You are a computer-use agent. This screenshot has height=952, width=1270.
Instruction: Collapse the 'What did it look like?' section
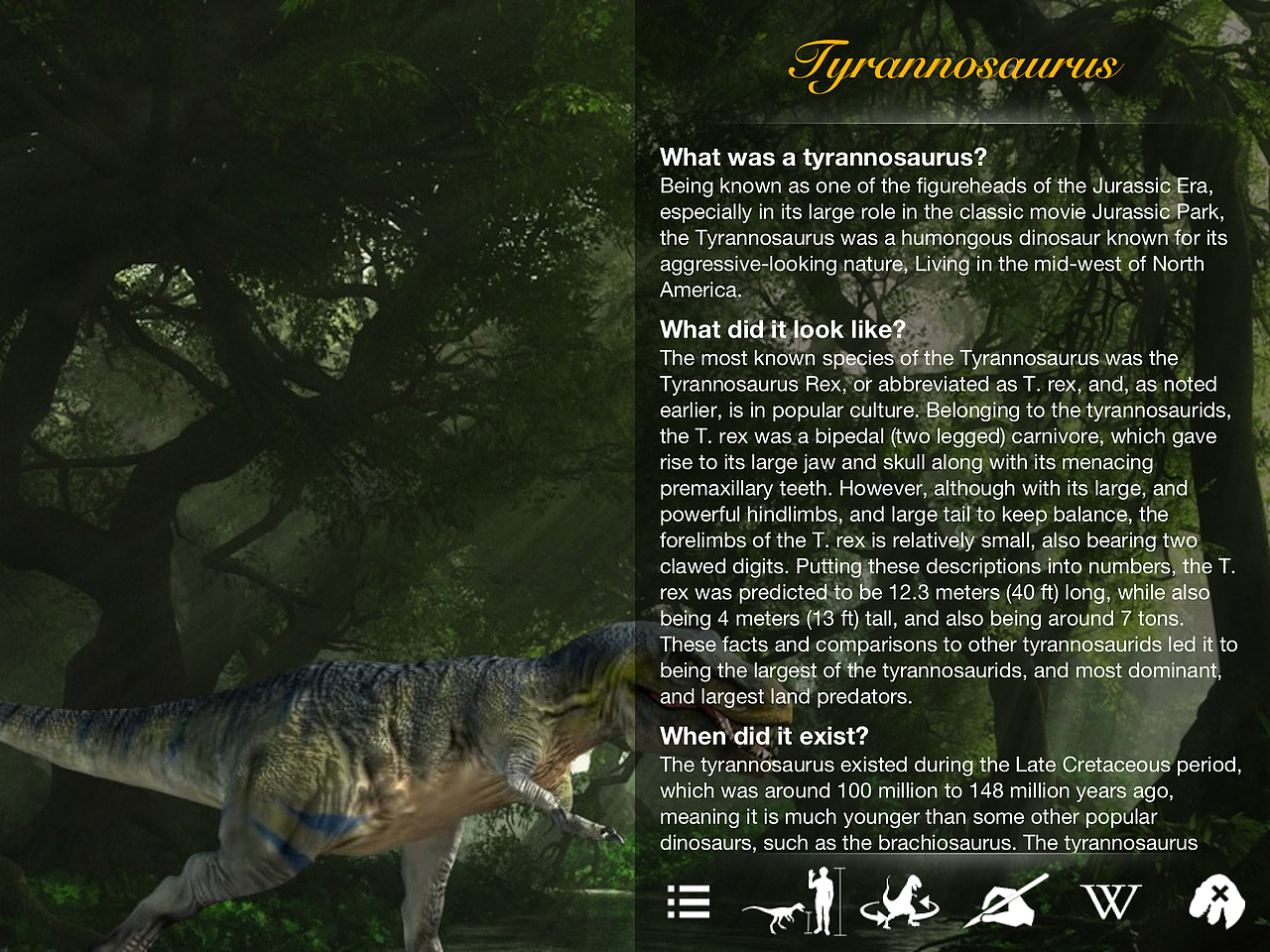pos(782,329)
